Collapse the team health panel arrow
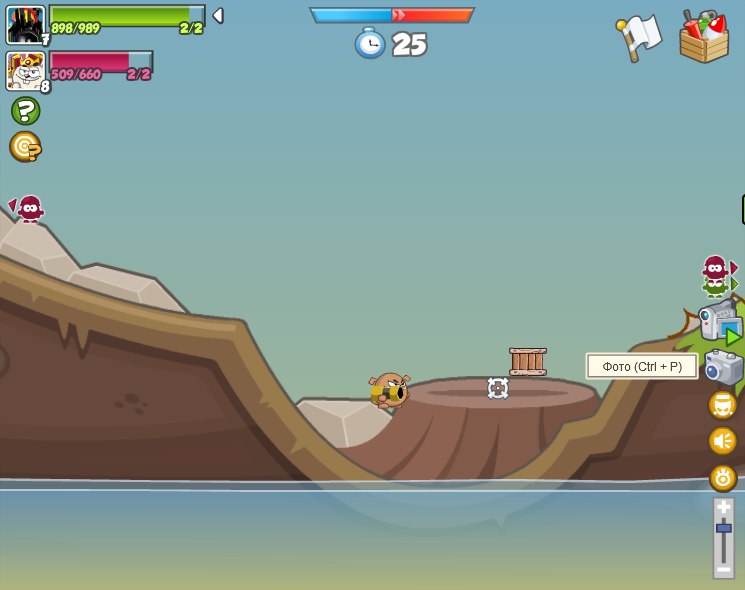745x590 pixels. (x=218, y=16)
